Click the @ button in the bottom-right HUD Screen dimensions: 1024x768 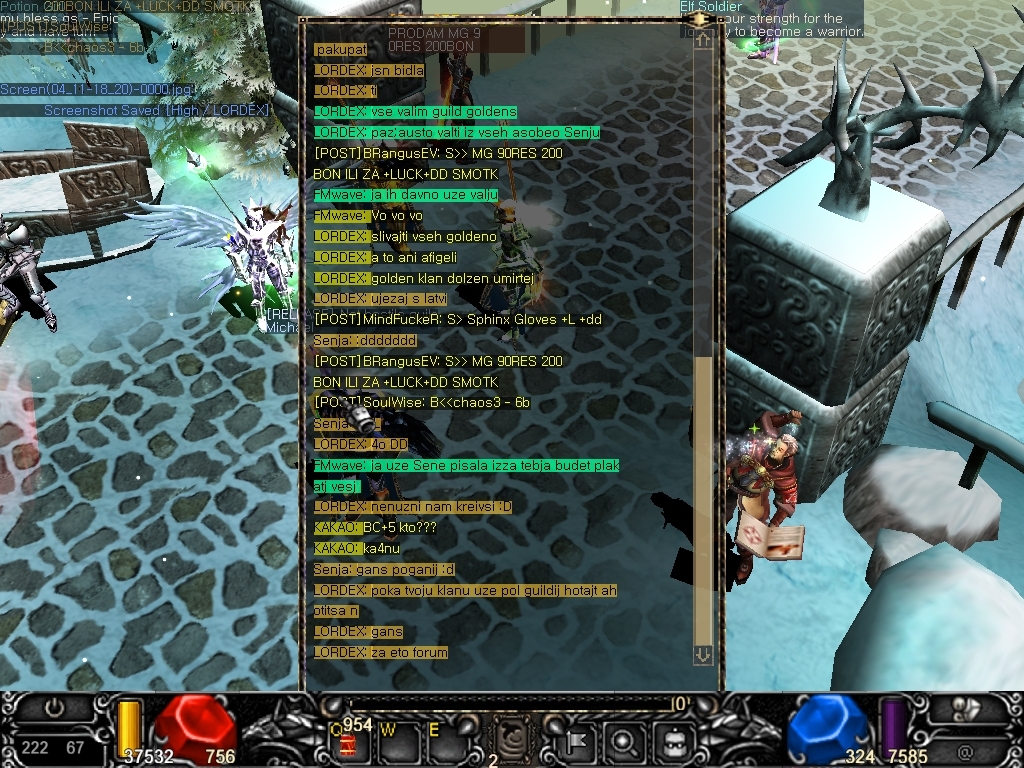pyautogui.click(x=965, y=748)
